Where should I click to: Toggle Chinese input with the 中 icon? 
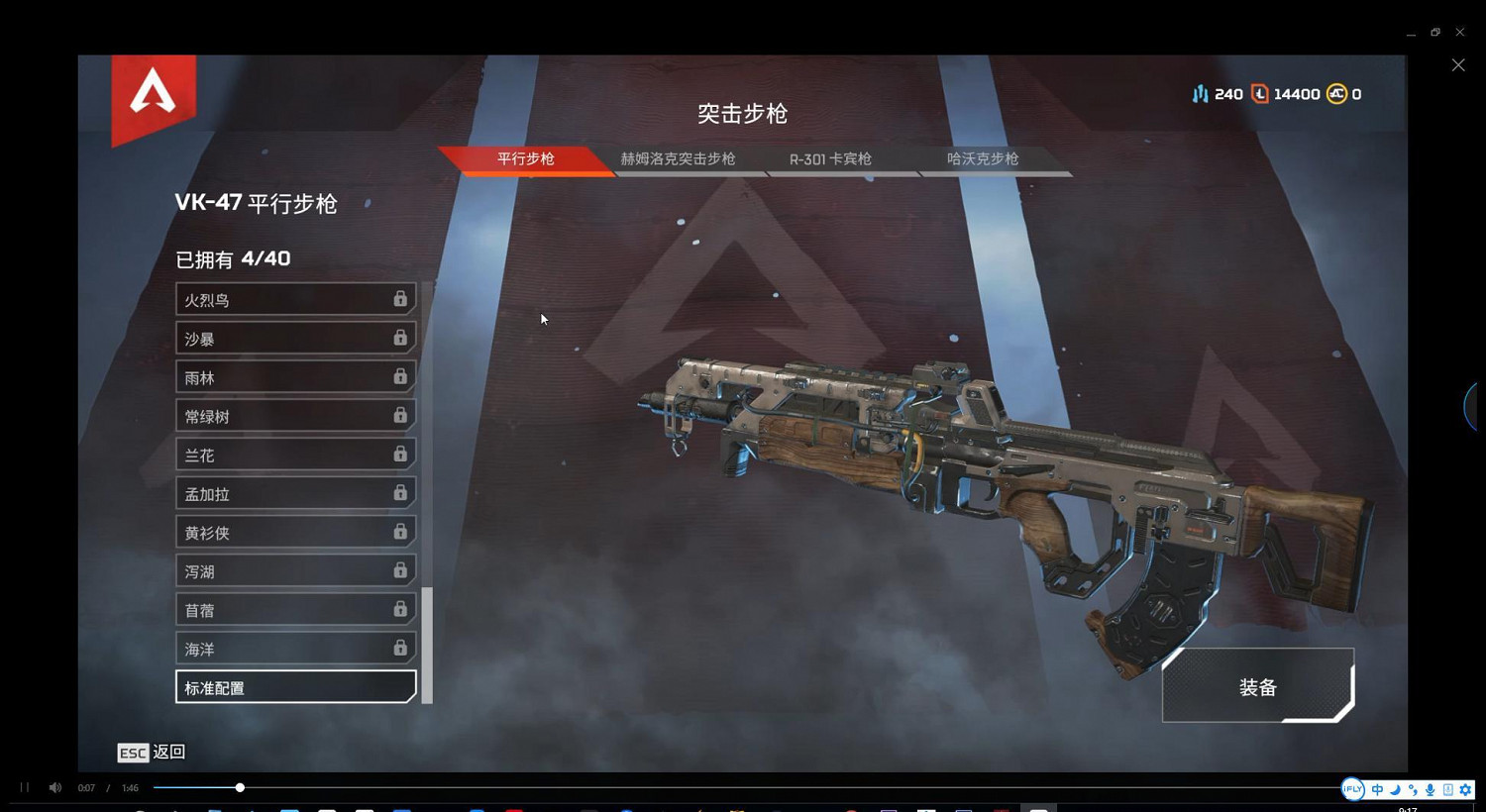1376,789
